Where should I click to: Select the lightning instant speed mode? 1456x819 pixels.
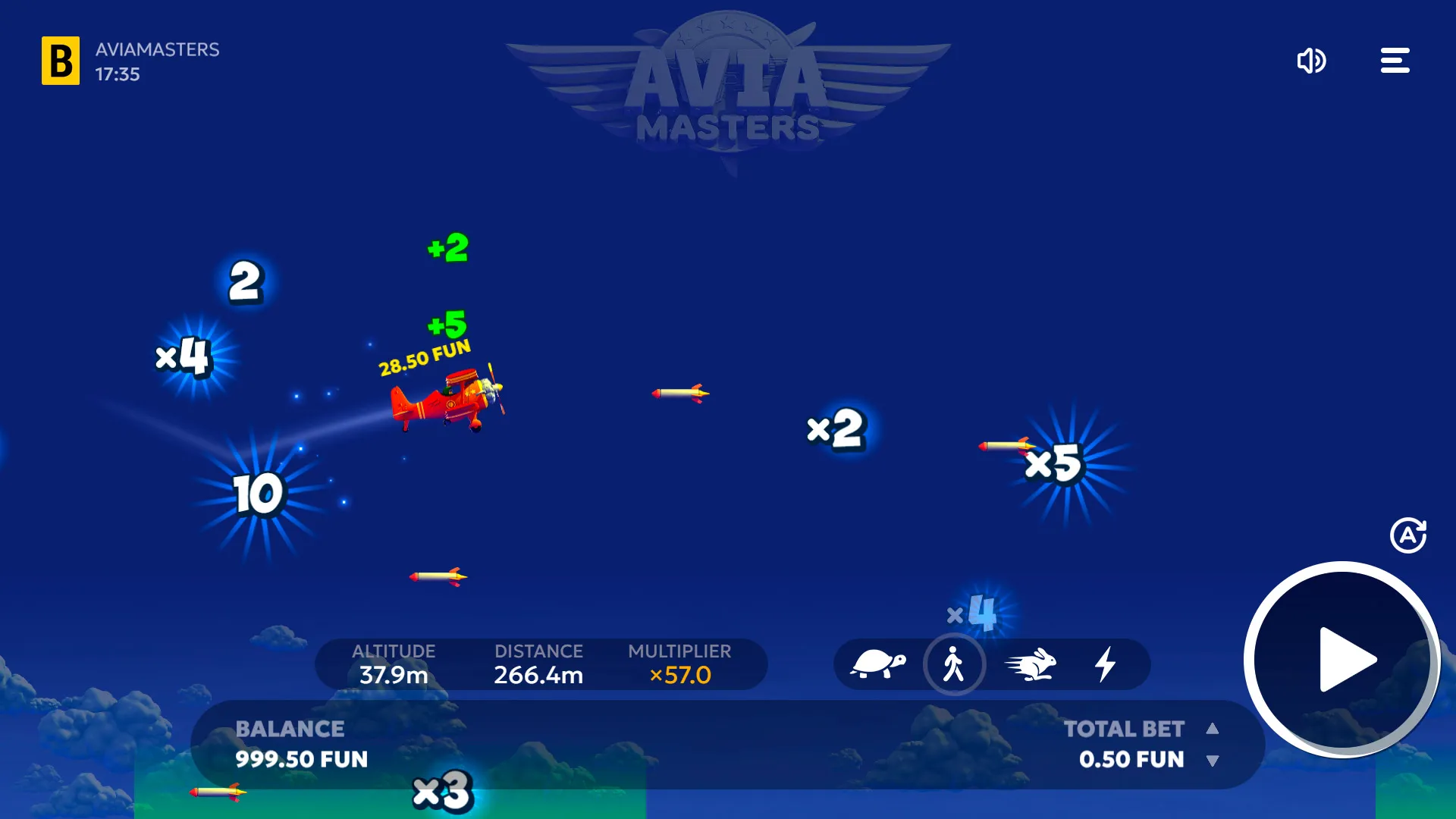pos(1106,664)
